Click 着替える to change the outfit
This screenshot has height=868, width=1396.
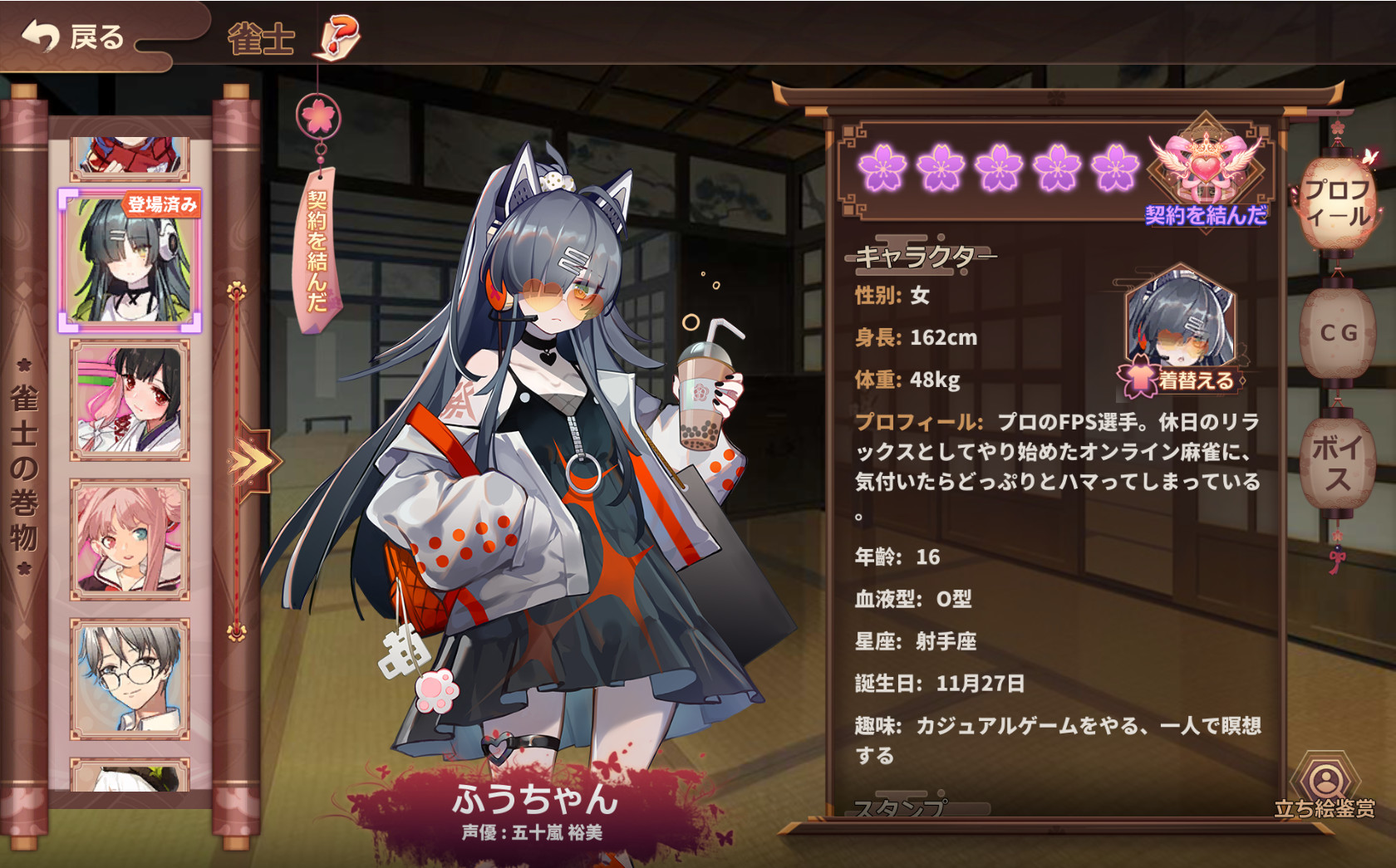point(1197,378)
